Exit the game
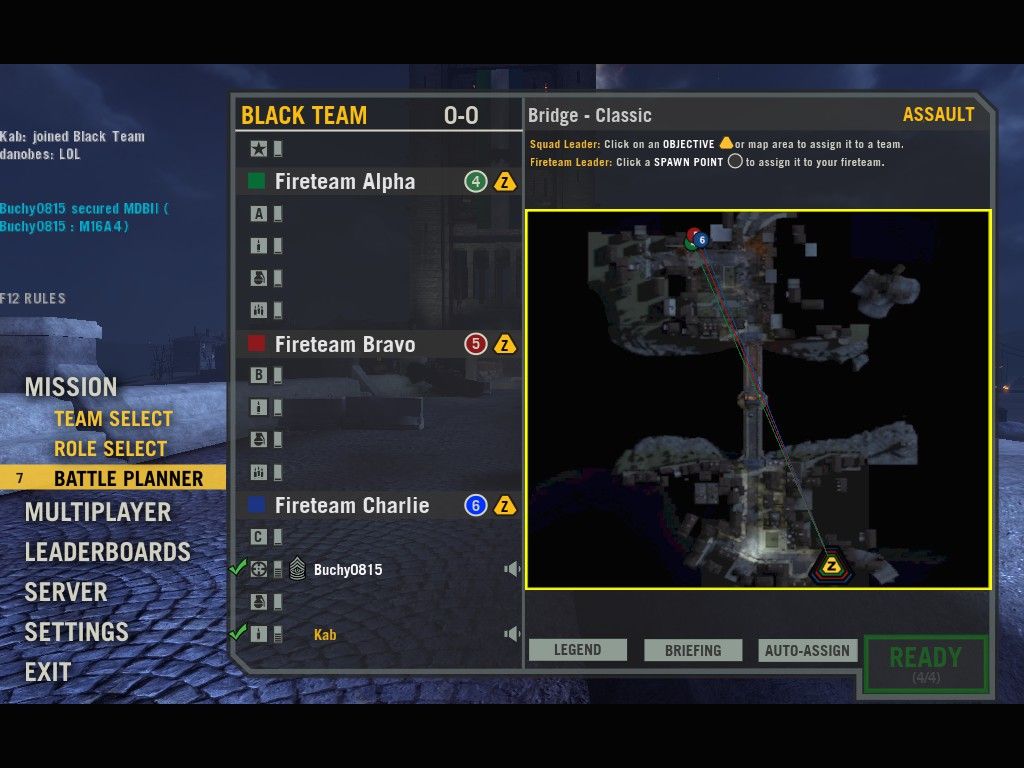1024x768 pixels. [x=48, y=672]
